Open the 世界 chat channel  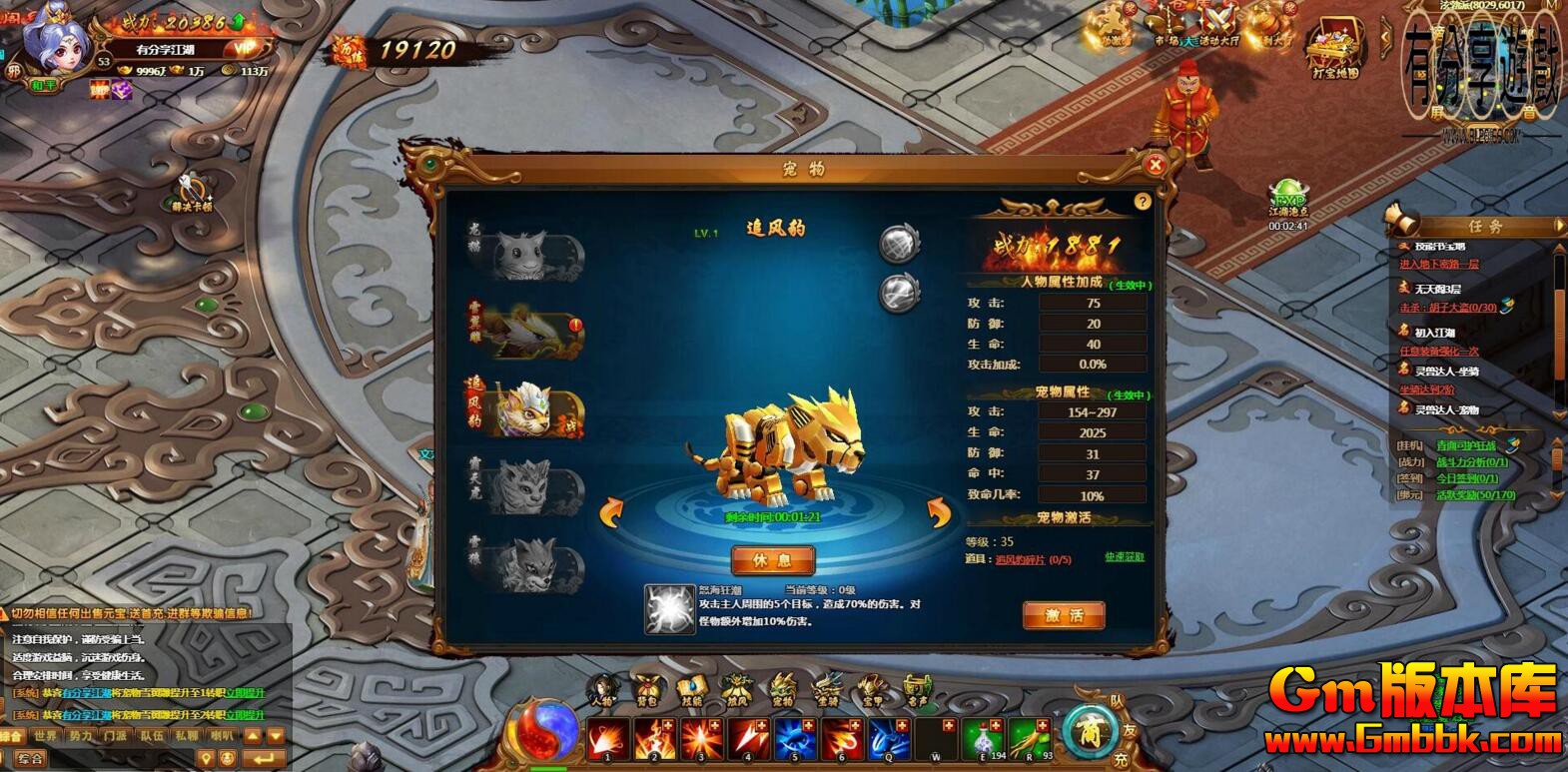point(45,735)
